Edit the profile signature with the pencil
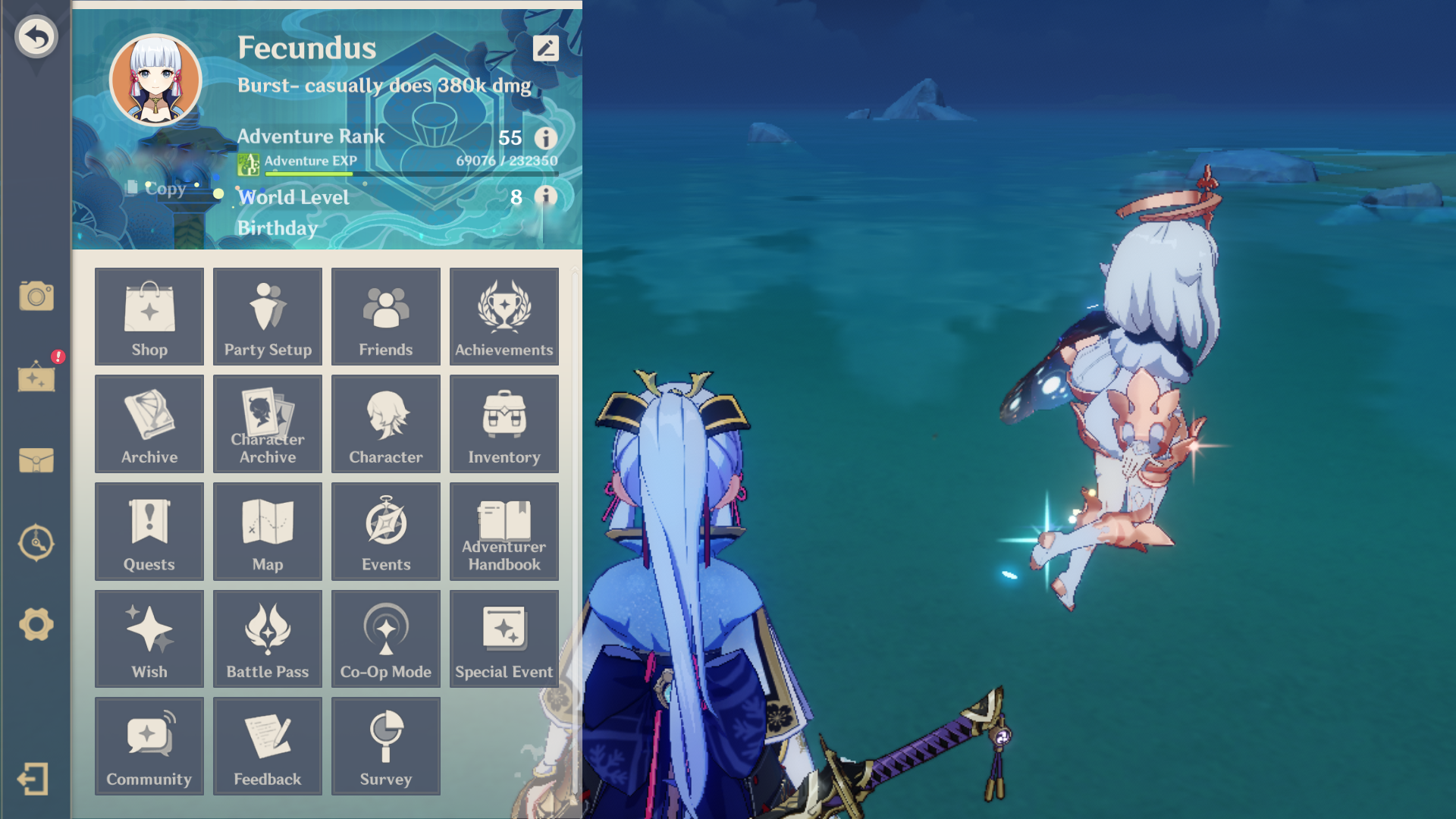 (x=545, y=49)
